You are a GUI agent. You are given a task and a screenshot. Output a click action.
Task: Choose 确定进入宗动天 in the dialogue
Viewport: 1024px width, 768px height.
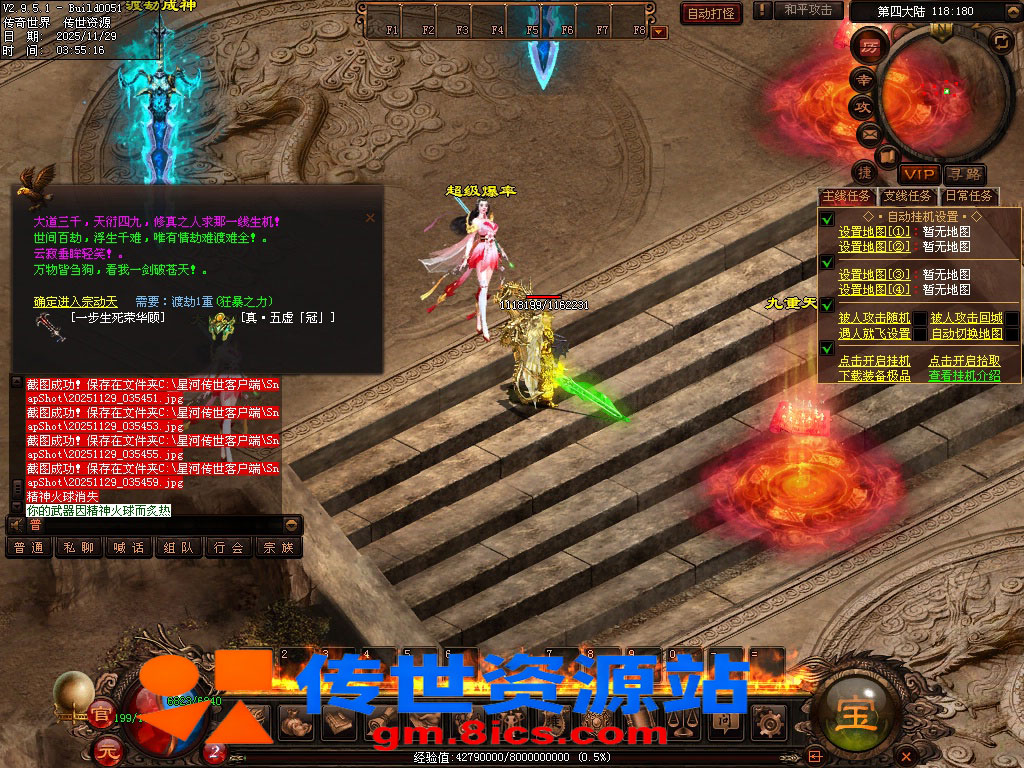[75, 301]
